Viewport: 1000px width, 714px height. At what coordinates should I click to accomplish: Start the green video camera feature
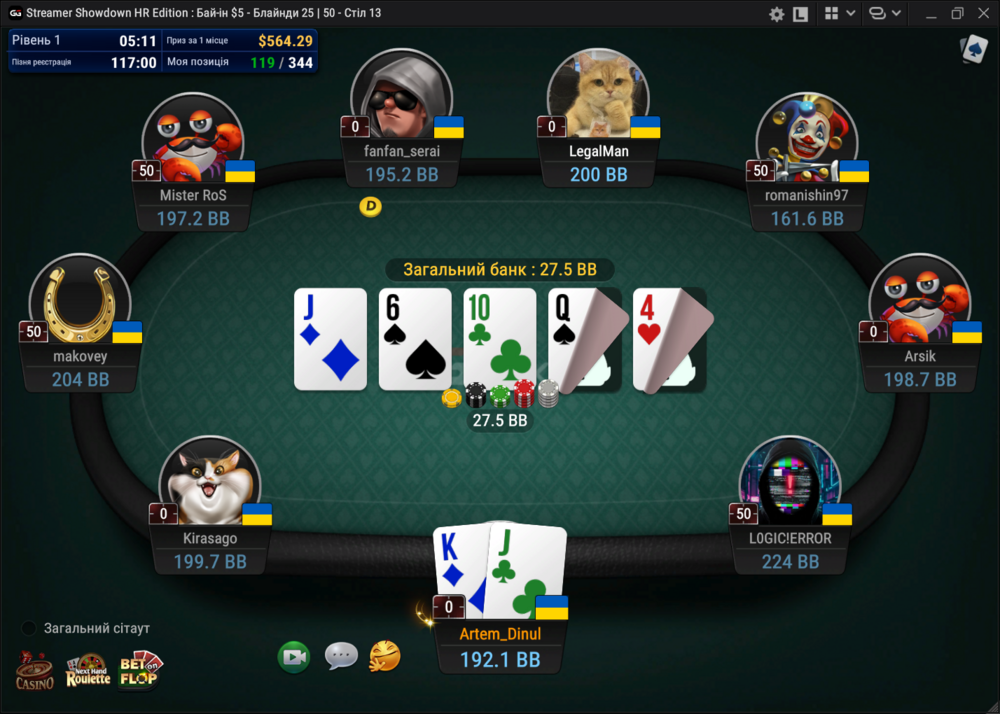[294, 656]
